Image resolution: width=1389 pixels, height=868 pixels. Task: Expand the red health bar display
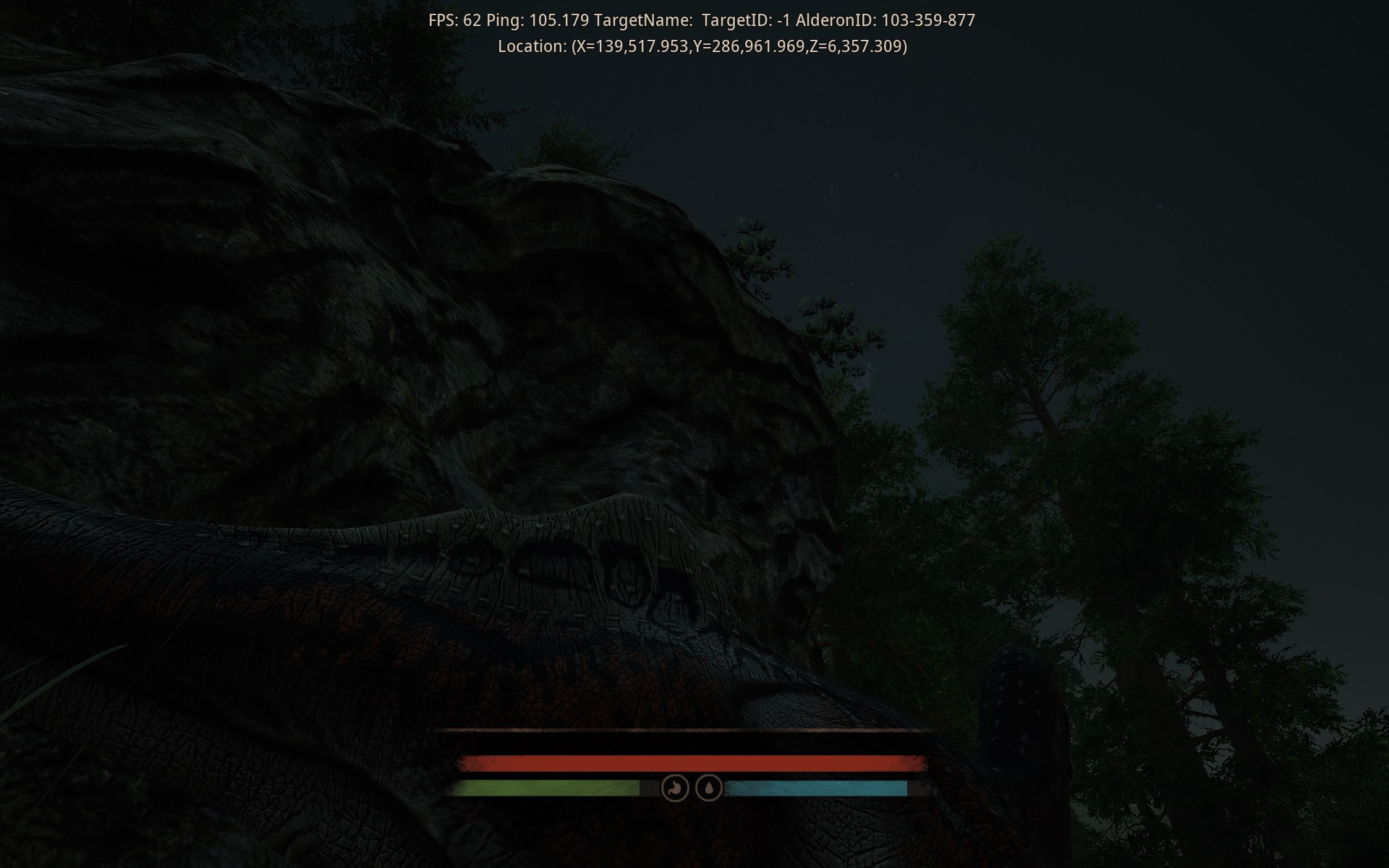pos(691,762)
